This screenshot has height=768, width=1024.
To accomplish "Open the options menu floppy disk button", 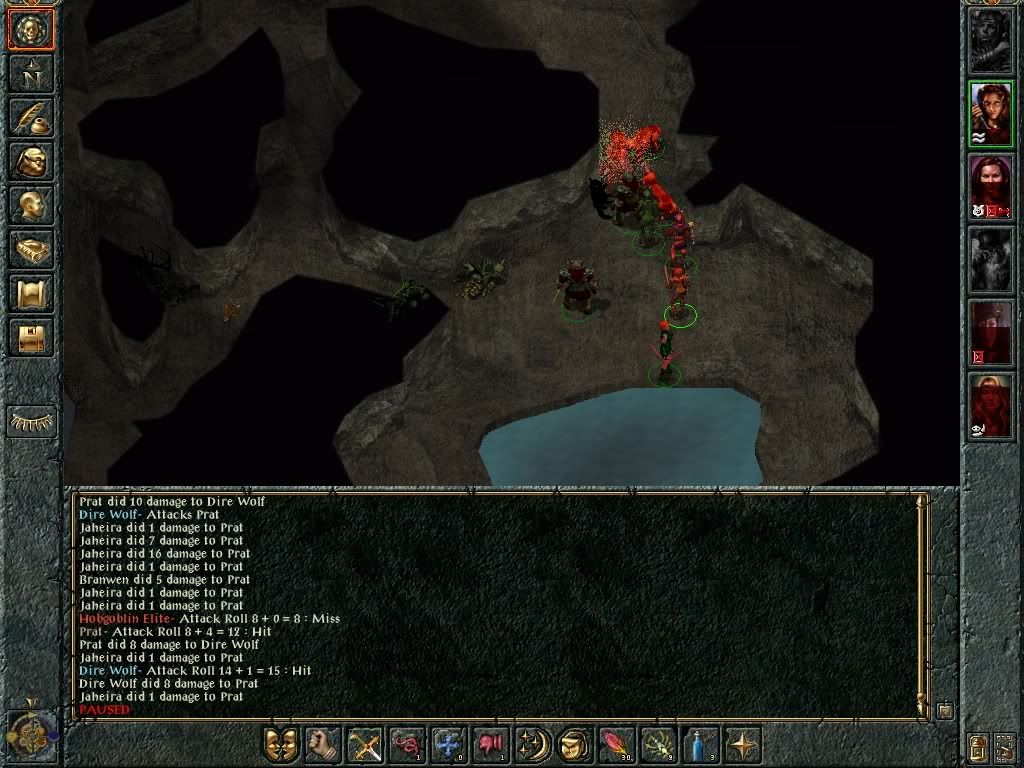I will [31, 338].
